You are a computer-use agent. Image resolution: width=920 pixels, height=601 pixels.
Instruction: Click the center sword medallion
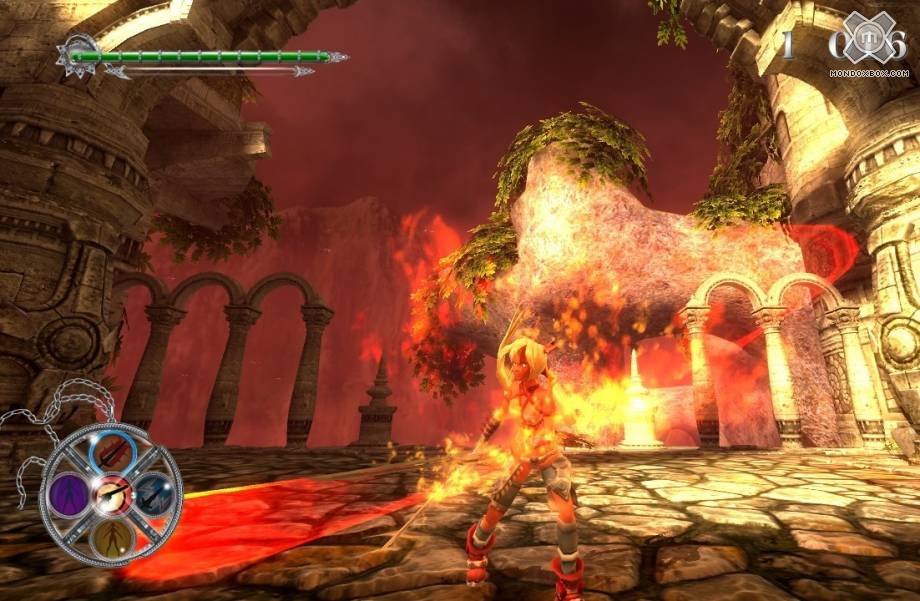110,494
